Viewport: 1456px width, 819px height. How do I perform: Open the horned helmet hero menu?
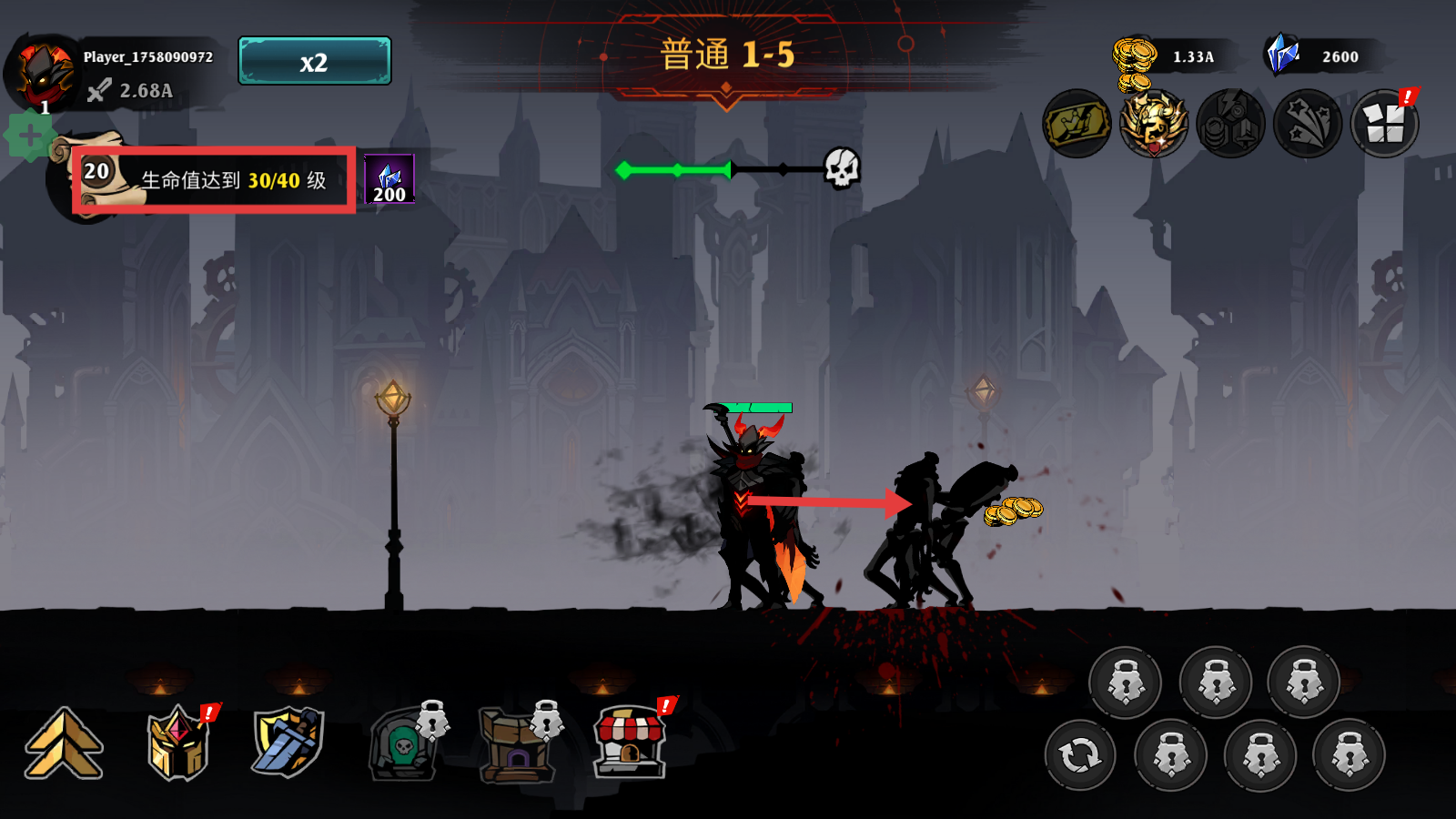click(x=178, y=744)
